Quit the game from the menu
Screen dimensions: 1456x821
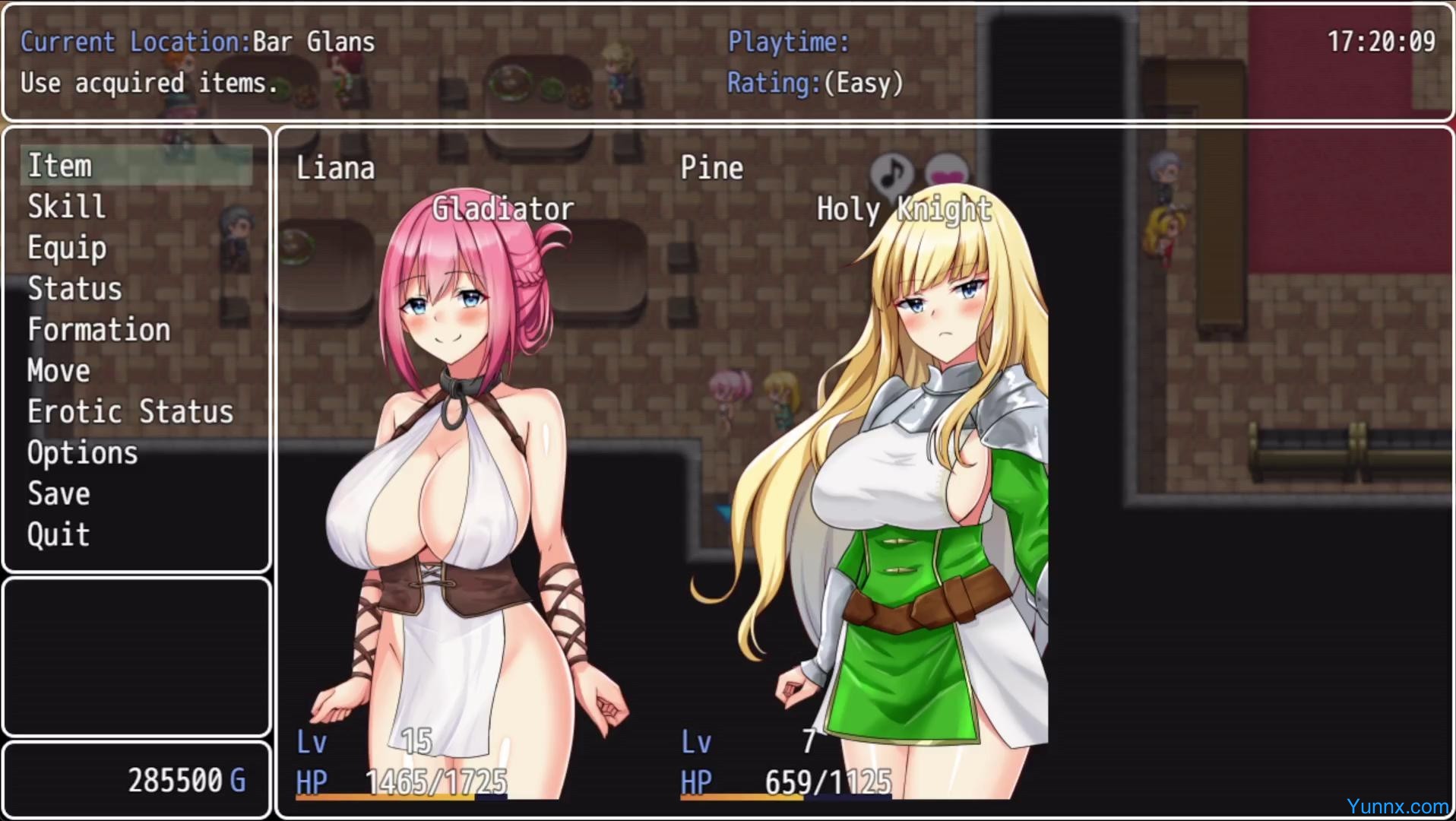pyautogui.click(x=59, y=535)
